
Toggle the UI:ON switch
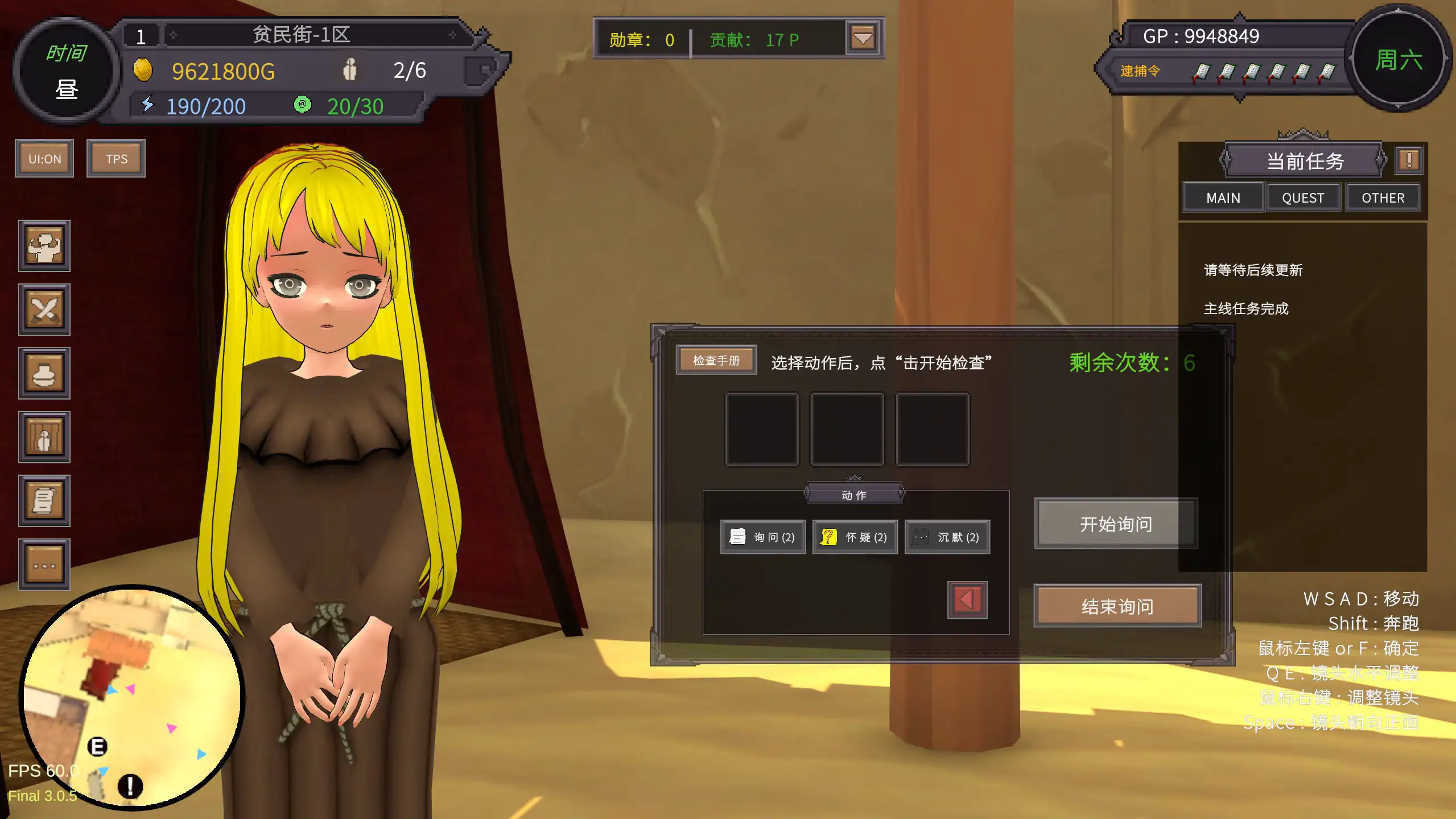coord(44,158)
